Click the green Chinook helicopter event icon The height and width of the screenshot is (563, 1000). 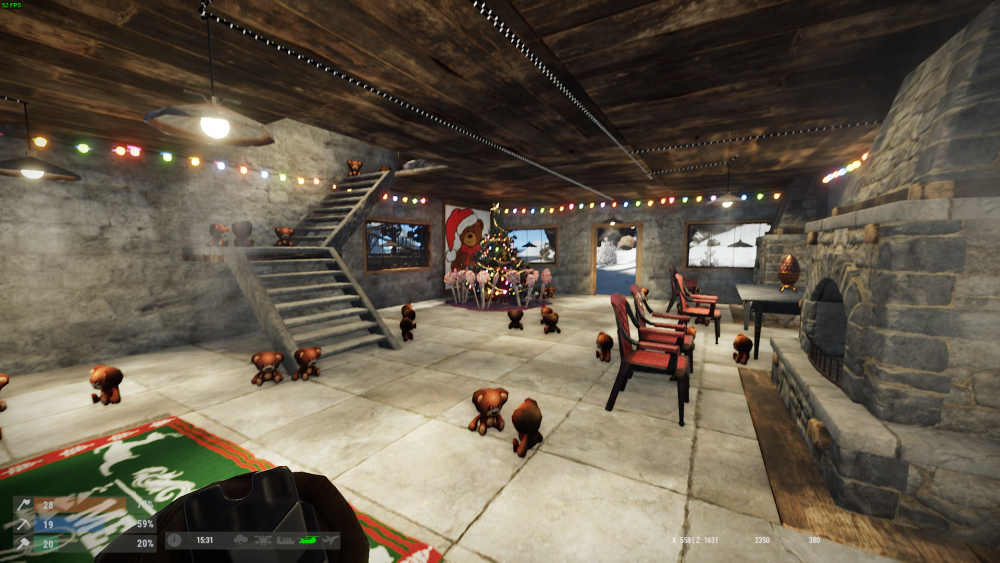click(308, 540)
